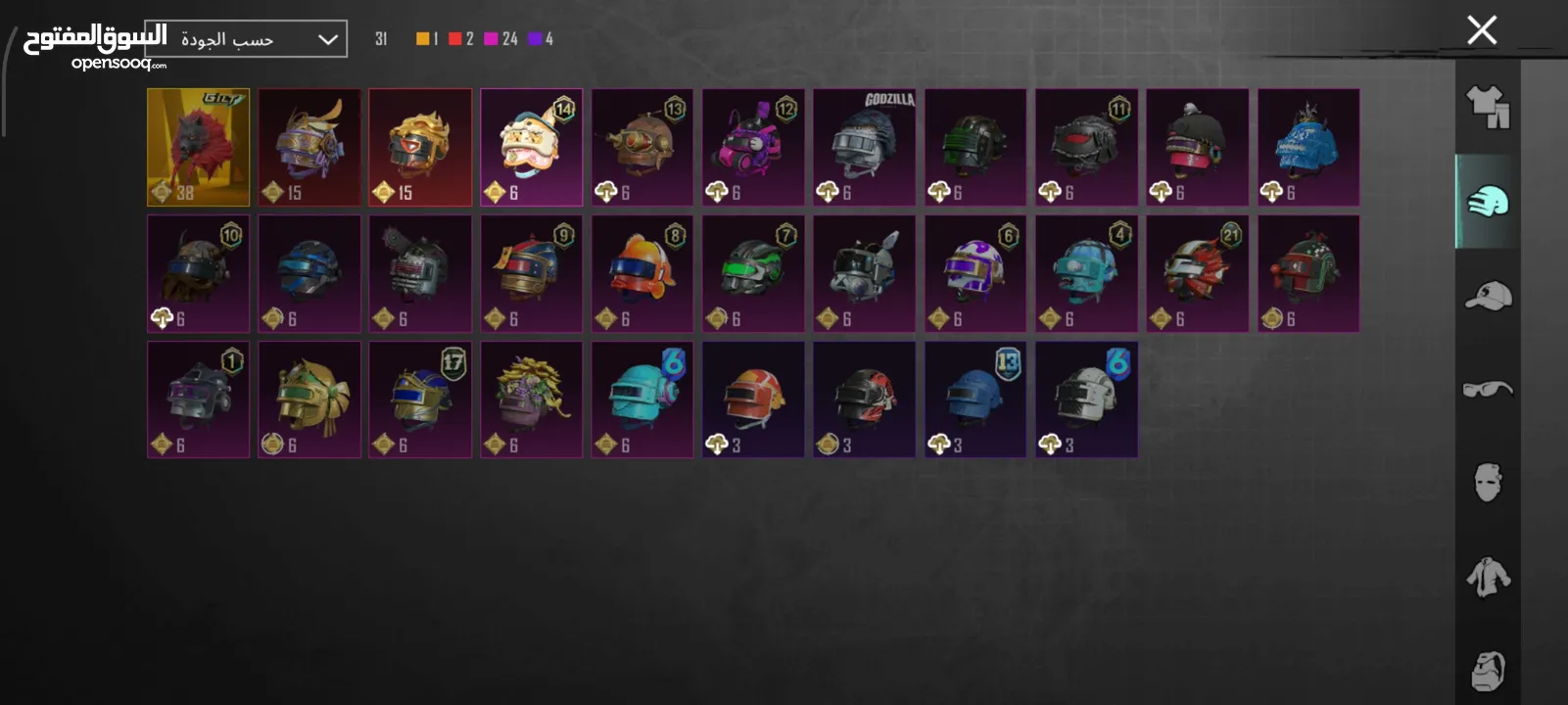Select the green glowing visor helmet
The image size is (1568, 705).
click(x=753, y=273)
